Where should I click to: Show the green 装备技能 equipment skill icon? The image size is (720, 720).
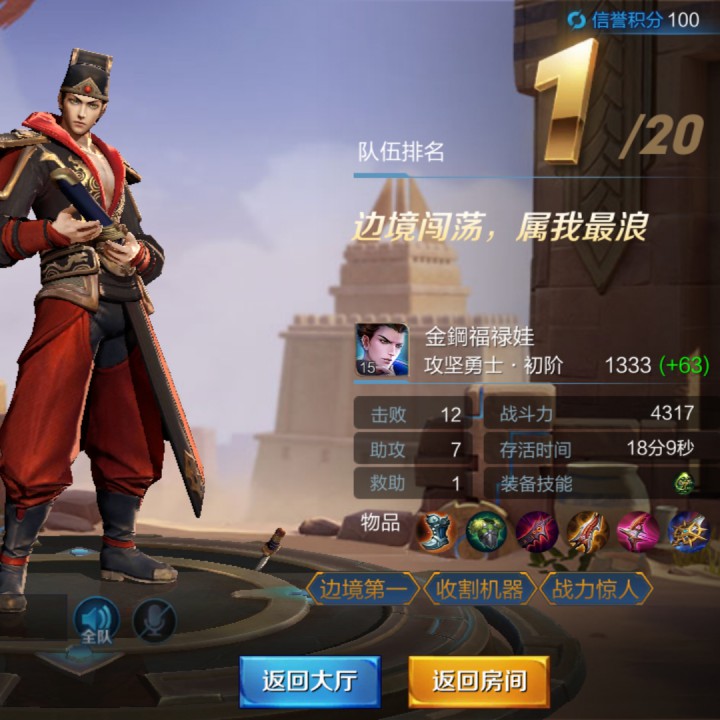(684, 483)
